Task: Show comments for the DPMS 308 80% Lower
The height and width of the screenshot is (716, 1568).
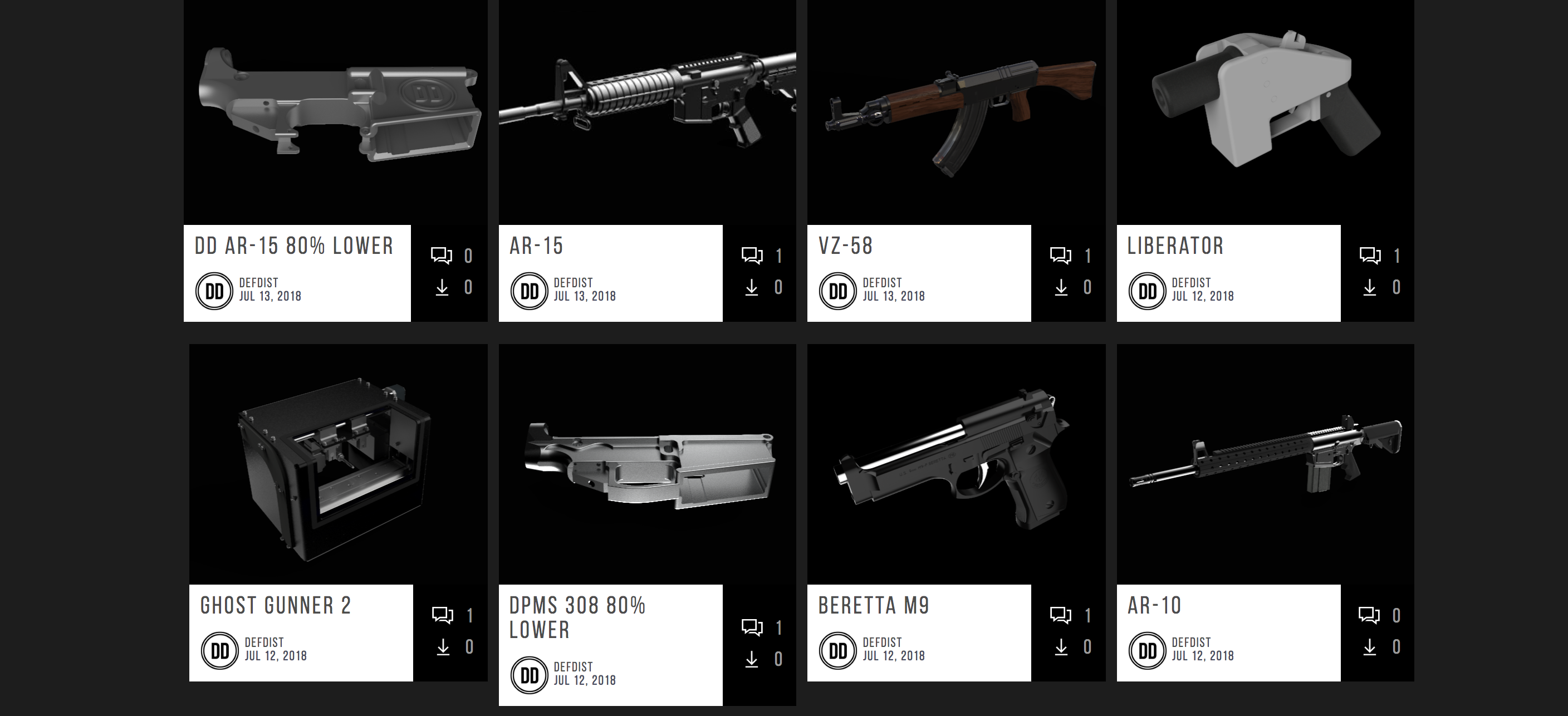Action: click(752, 627)
